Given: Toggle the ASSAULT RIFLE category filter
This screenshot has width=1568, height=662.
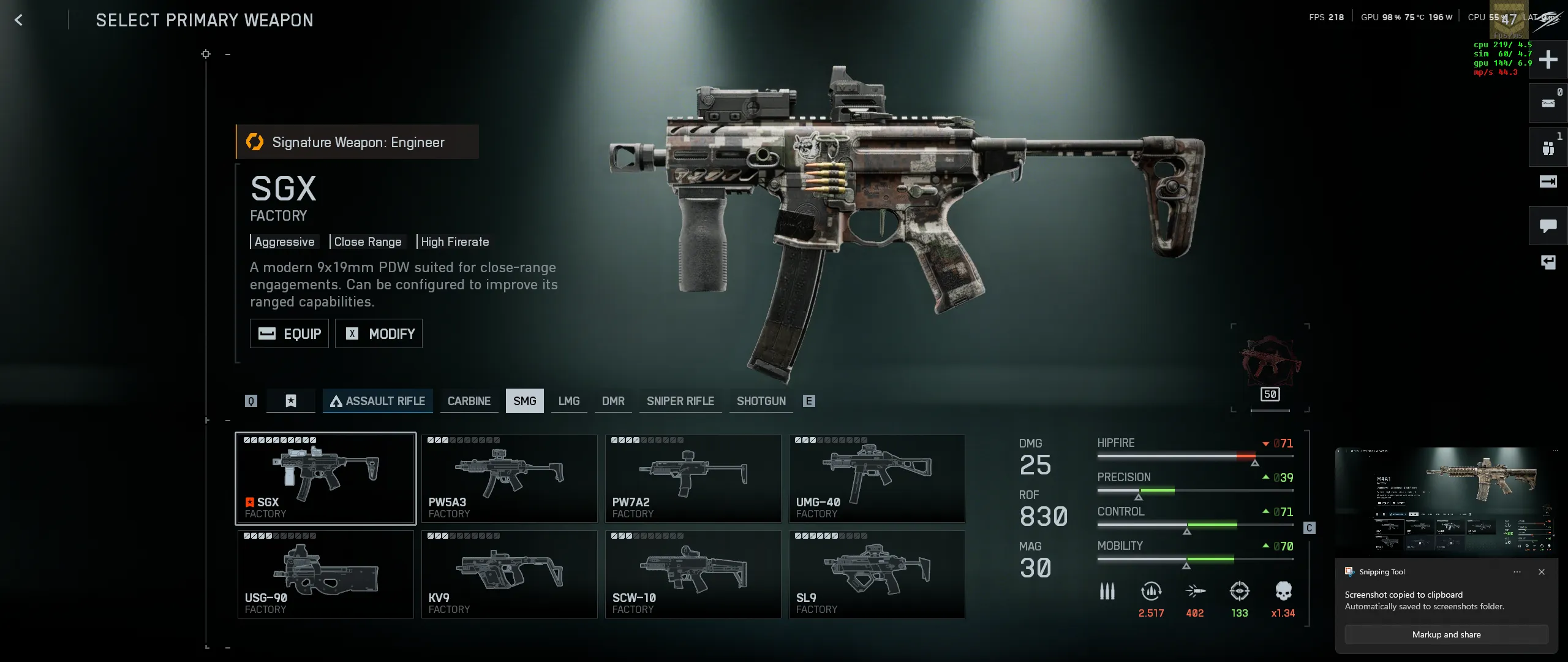Looking at the screenshot, I should pos(378,401).
